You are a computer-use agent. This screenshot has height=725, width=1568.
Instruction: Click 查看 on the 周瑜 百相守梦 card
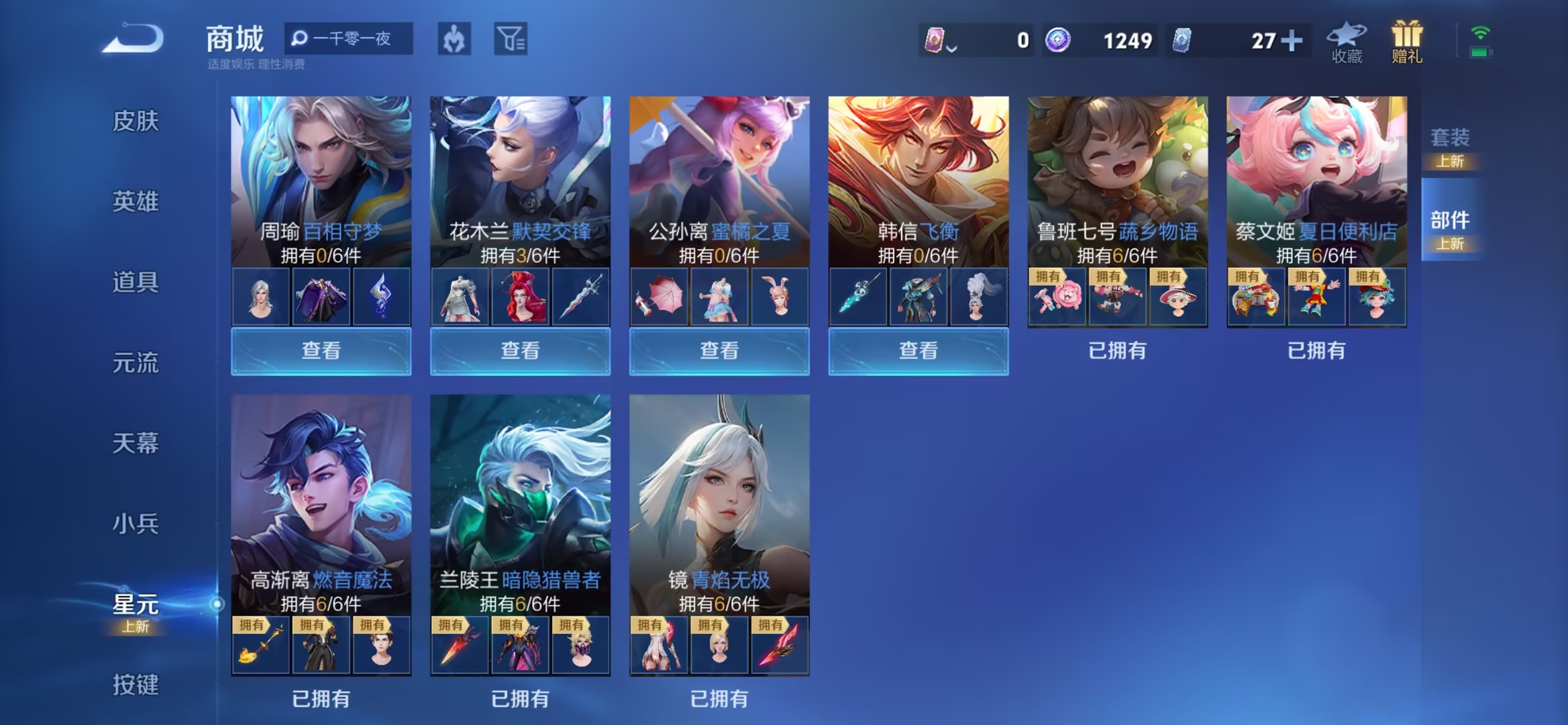(320, 351)
